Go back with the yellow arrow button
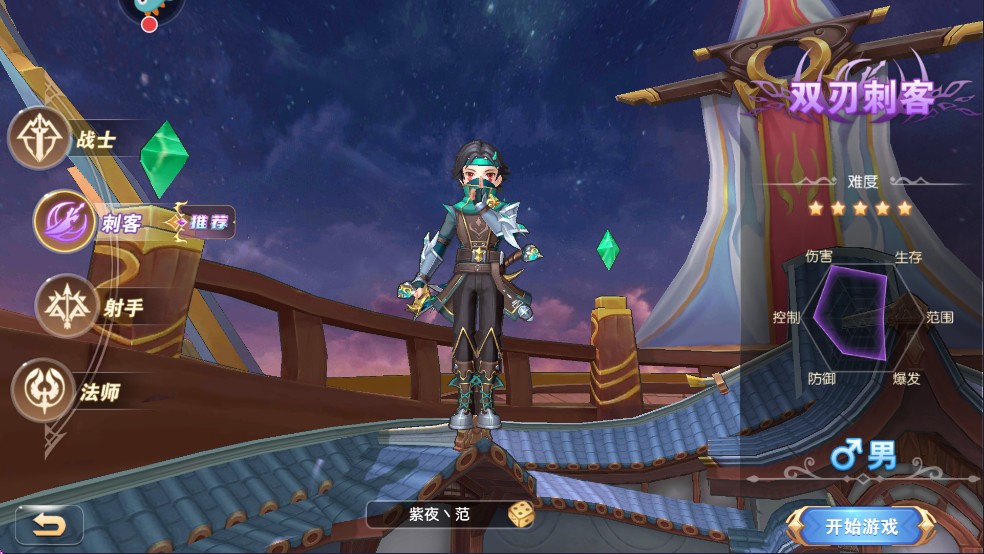984x554 pixels. click(x=48, y=524)
